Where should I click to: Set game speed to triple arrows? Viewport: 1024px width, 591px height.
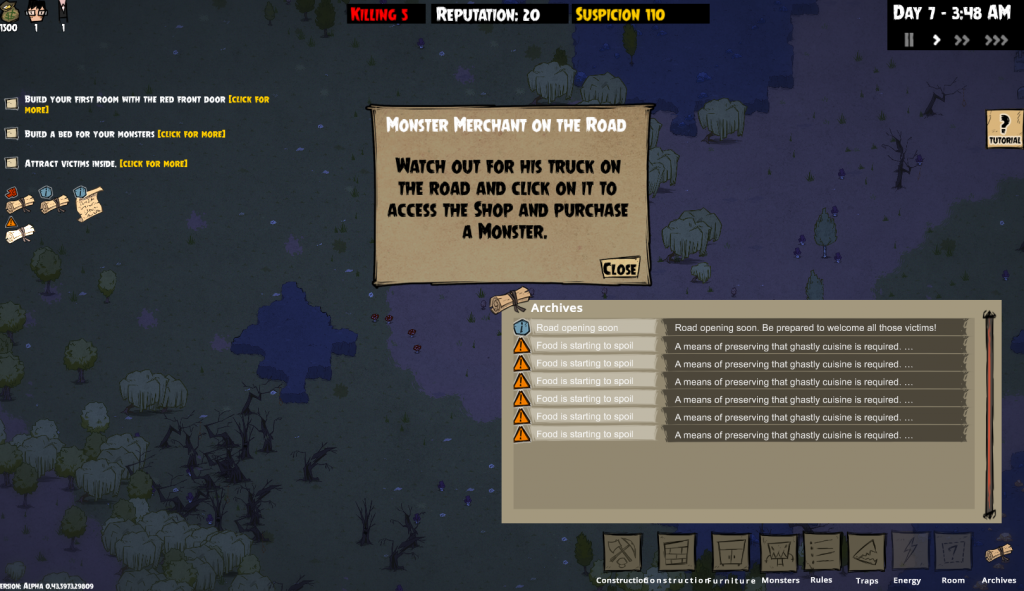point(996,40)
